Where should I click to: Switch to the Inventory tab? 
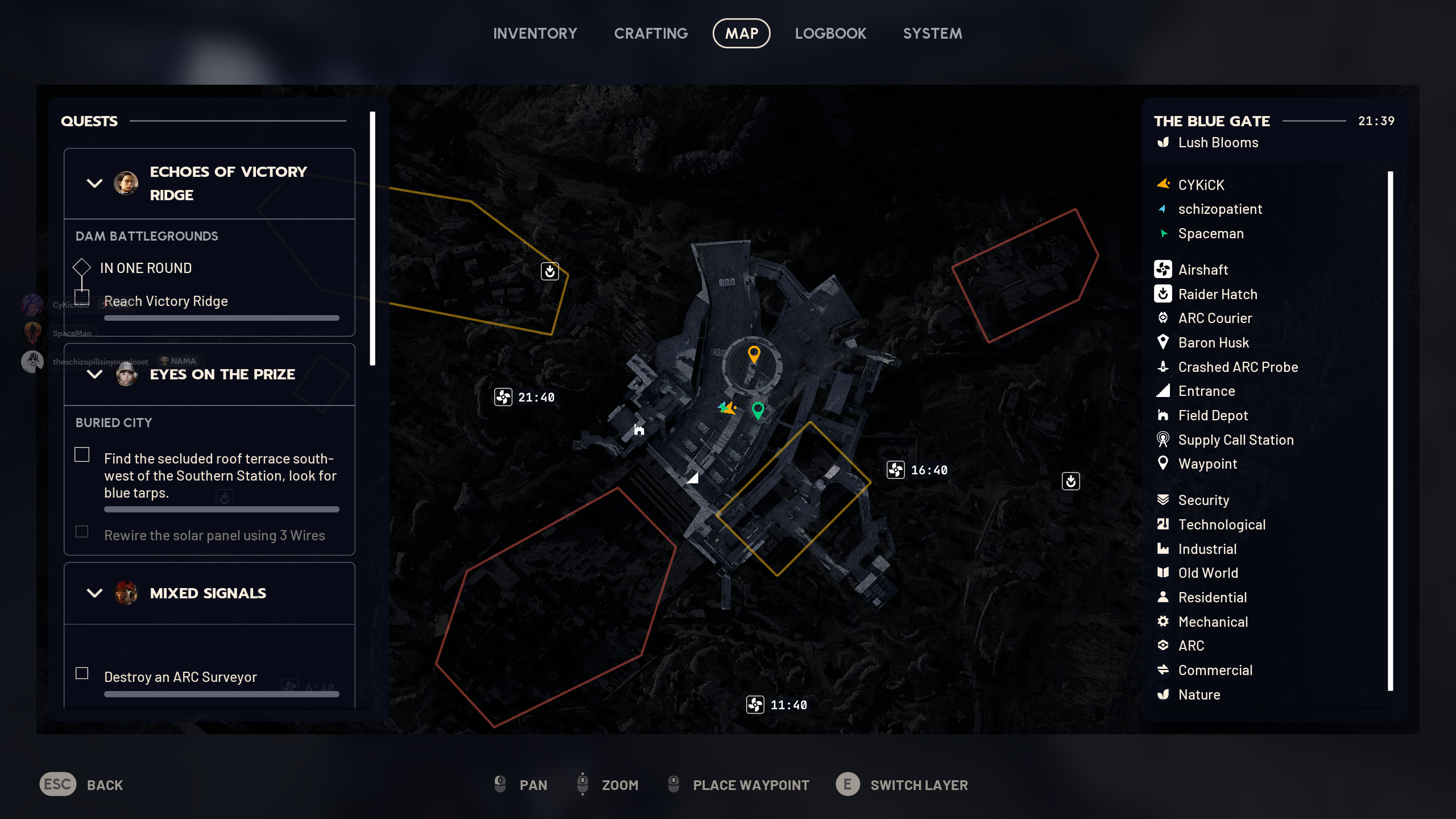(535, 33)
